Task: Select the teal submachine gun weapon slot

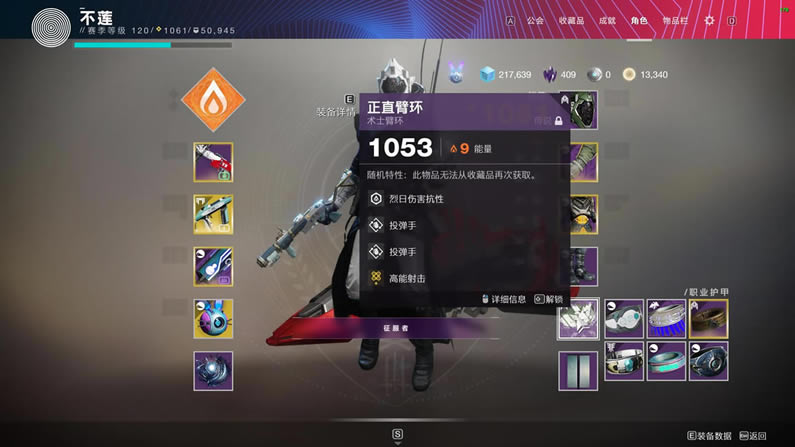Action: click(x=213, y=214)
